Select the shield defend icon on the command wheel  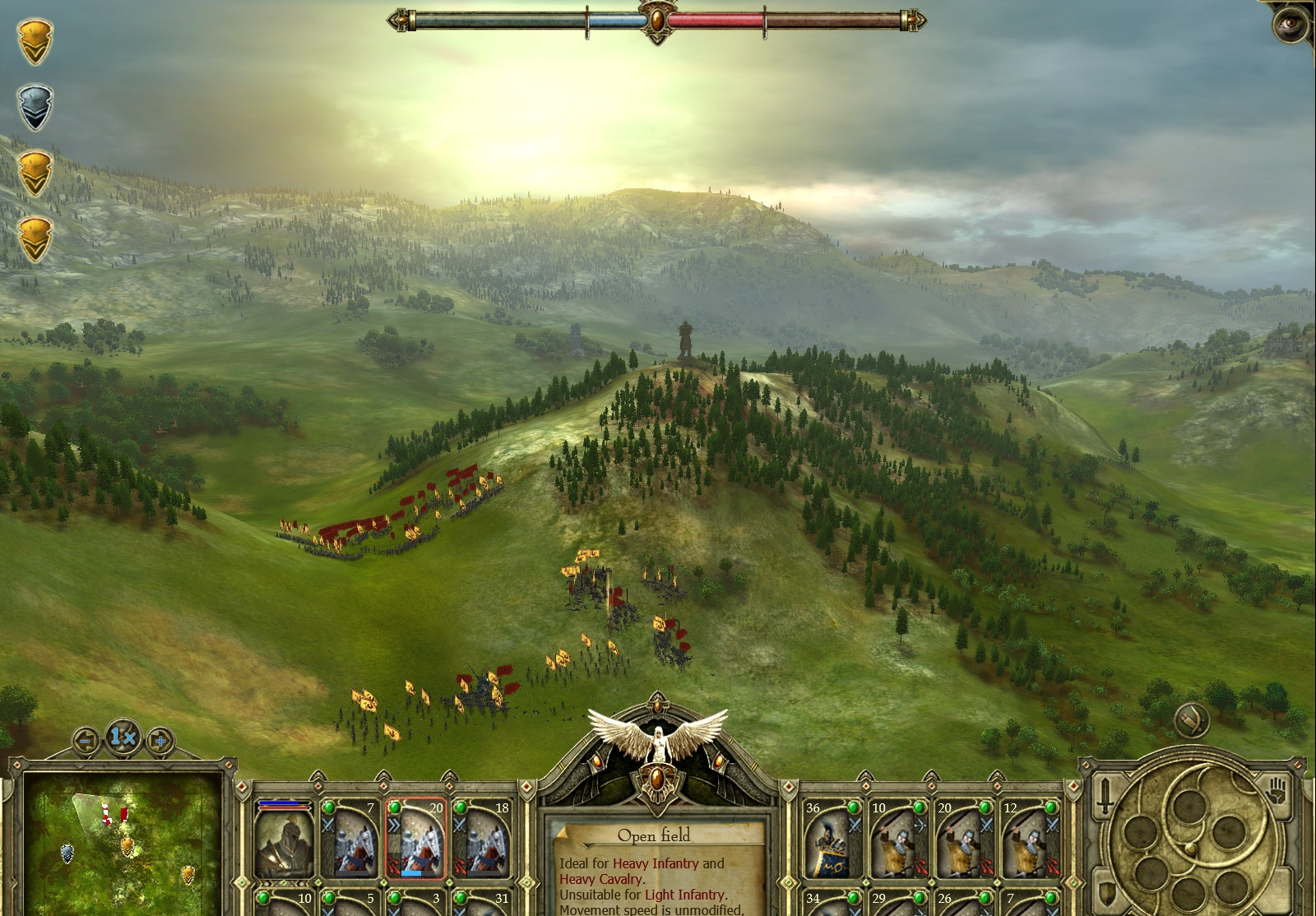coord(1105,893)
